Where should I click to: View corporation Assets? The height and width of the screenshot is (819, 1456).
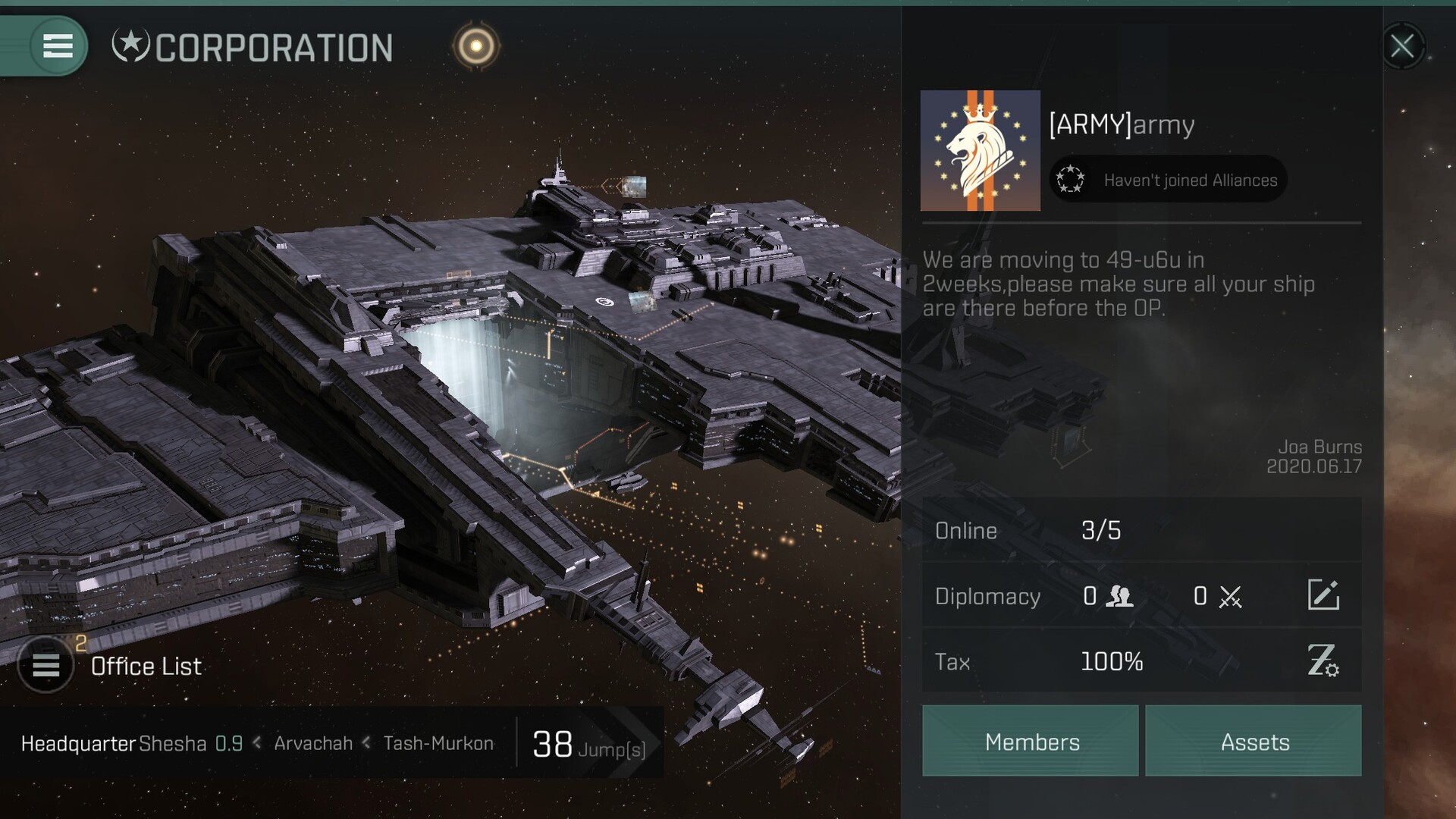coord(1254,741)
